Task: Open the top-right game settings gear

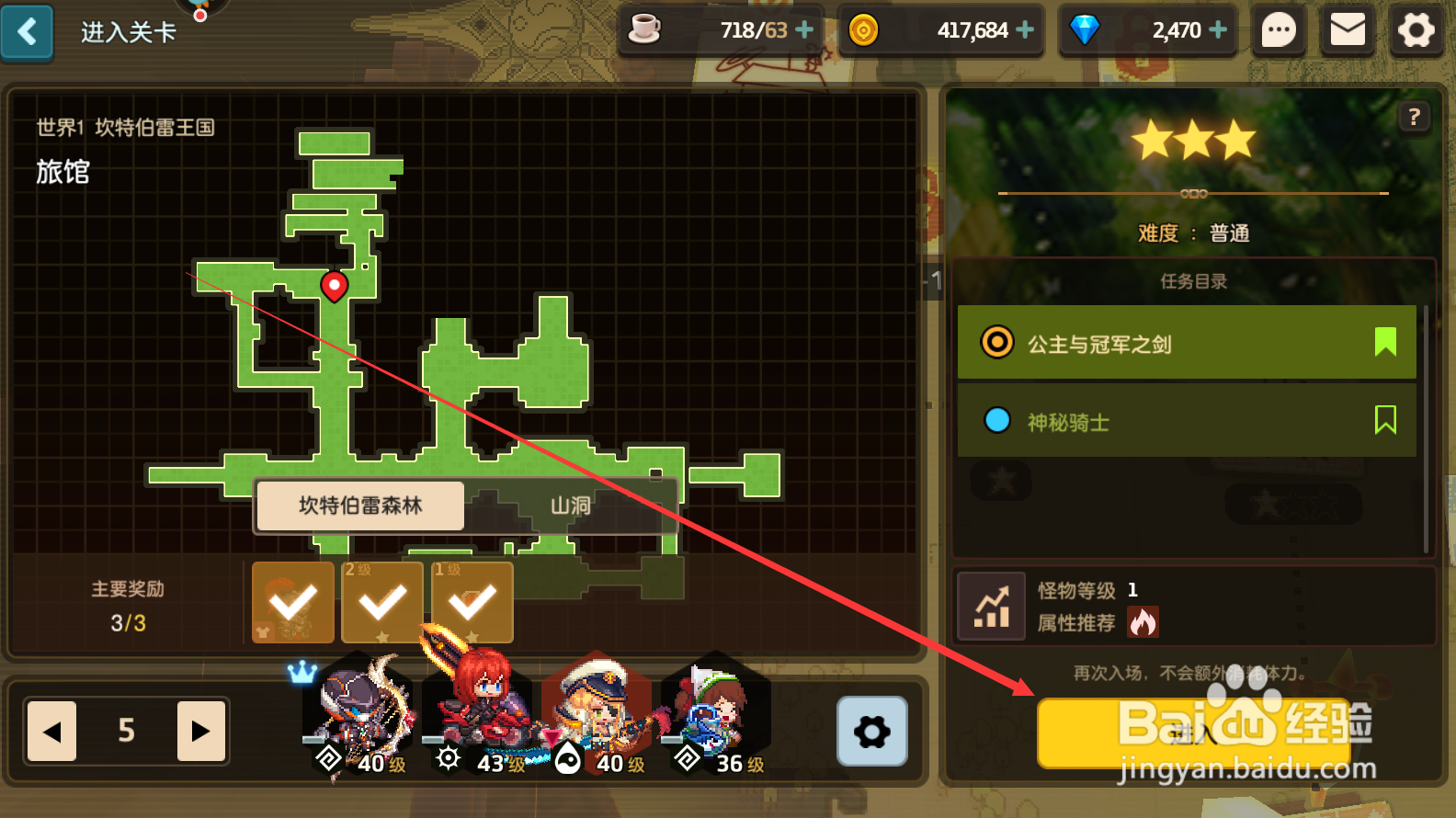Action: pos(1416,29)
